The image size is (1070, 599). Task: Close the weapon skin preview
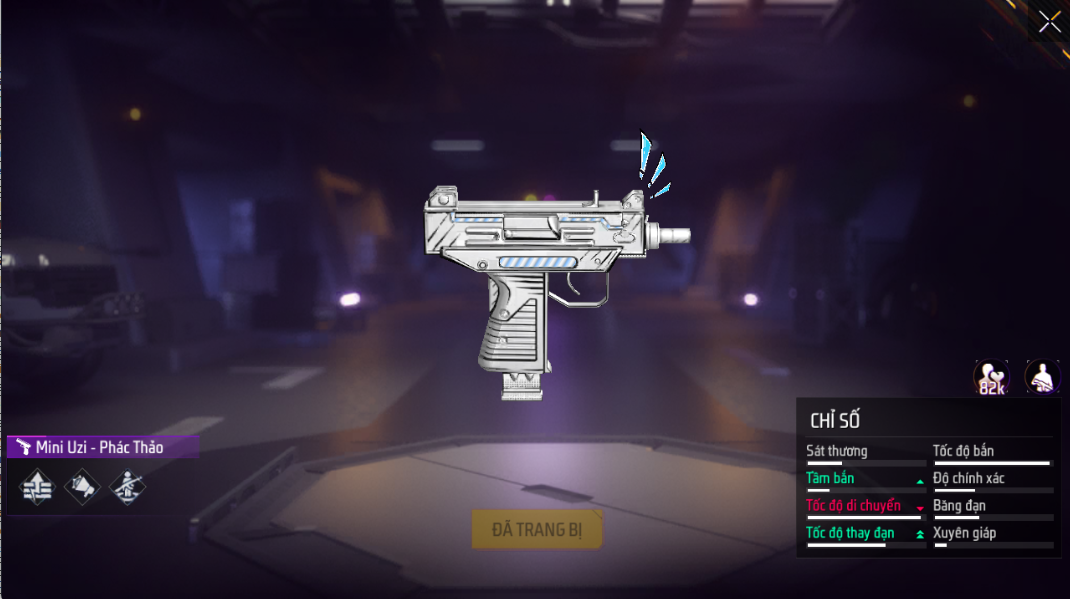[x=1049, y=21]
